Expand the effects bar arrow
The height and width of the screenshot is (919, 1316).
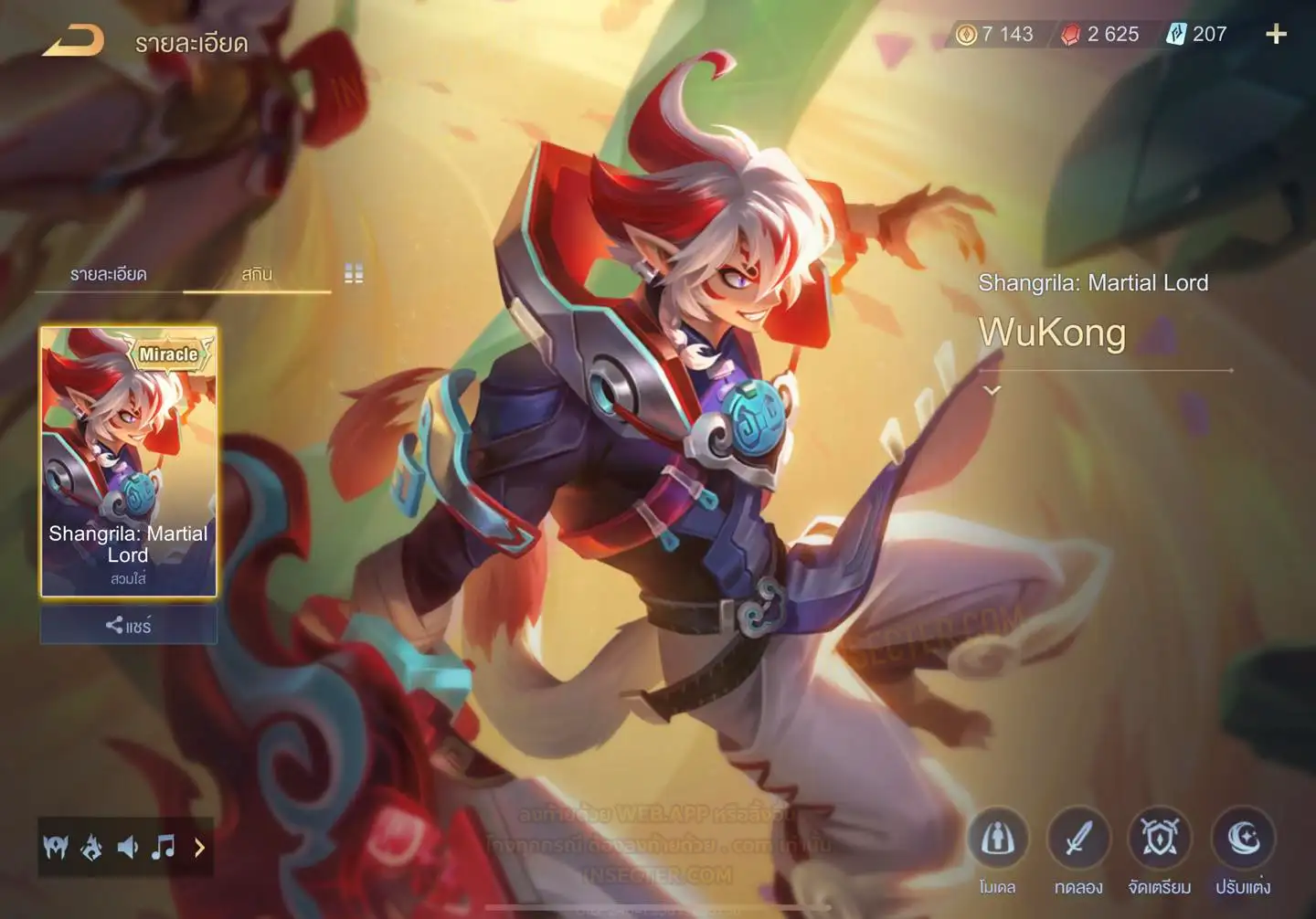coord(199,848)
